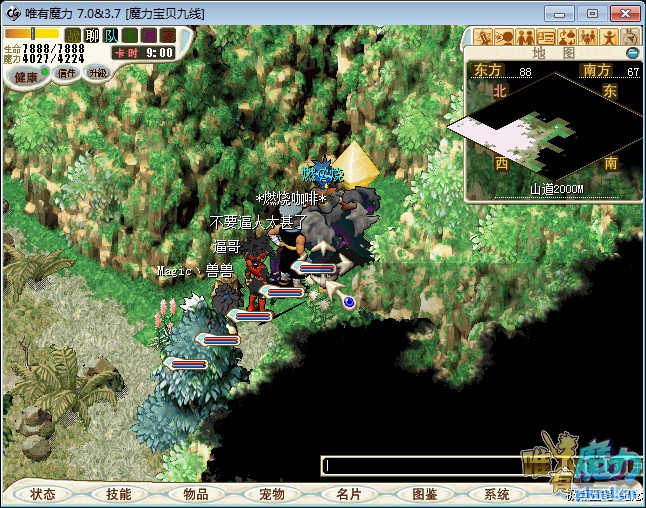Open the 信件 mail button
This screenshot has height=508, width=646.
(x=67, y=72)
